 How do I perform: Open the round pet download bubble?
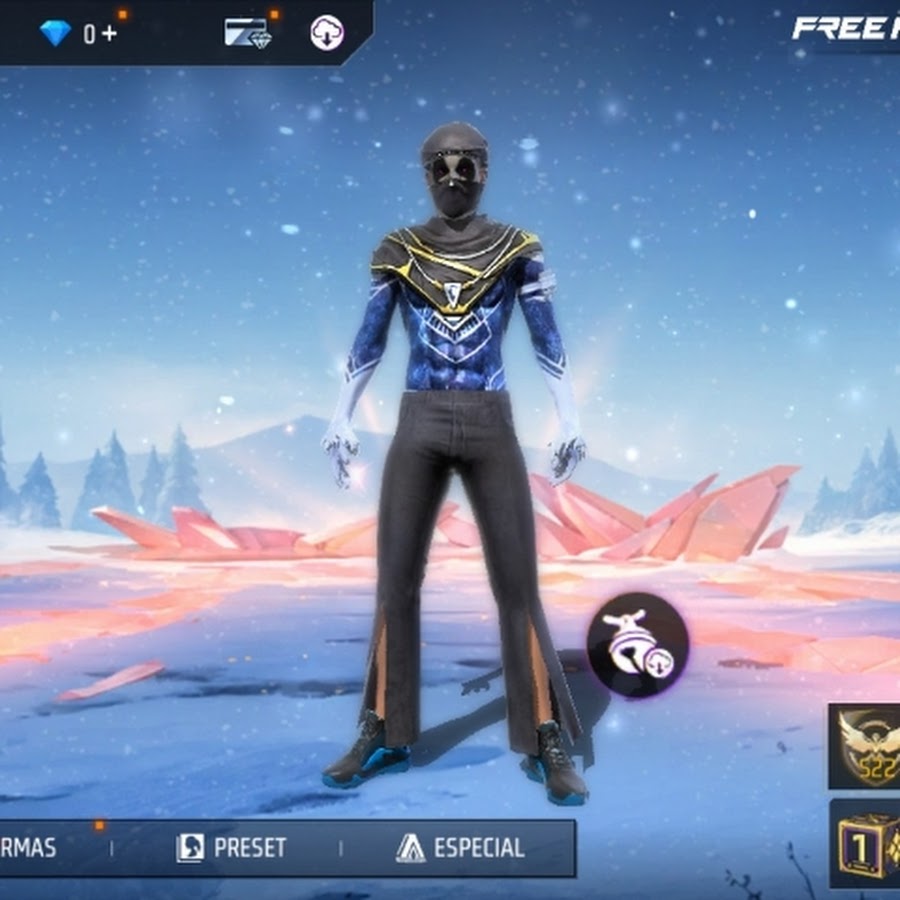pyautogui.click(x=637, y=641)
